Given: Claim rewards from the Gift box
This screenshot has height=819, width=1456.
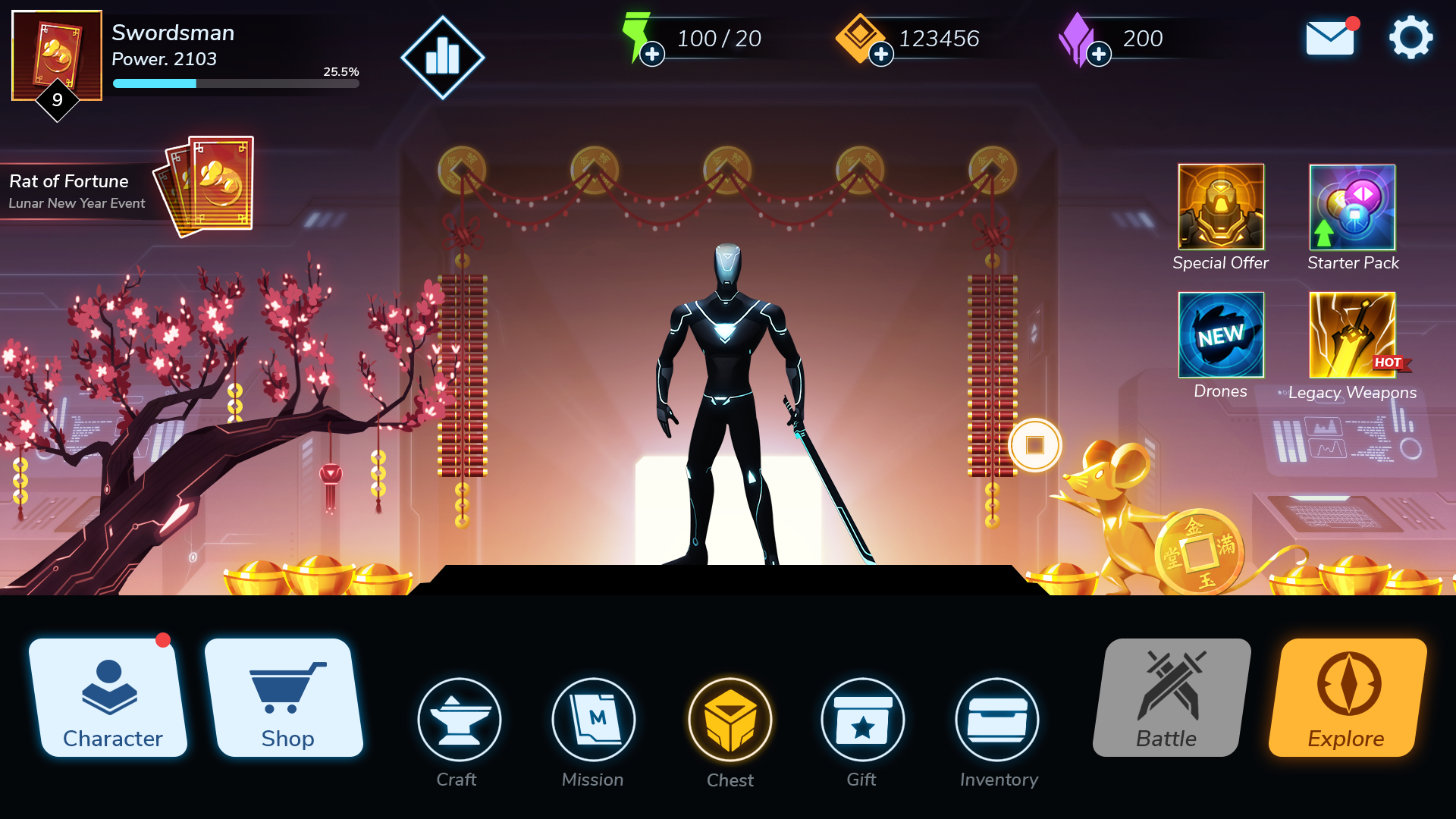Looking at the screenshot, I should point(863,719).
